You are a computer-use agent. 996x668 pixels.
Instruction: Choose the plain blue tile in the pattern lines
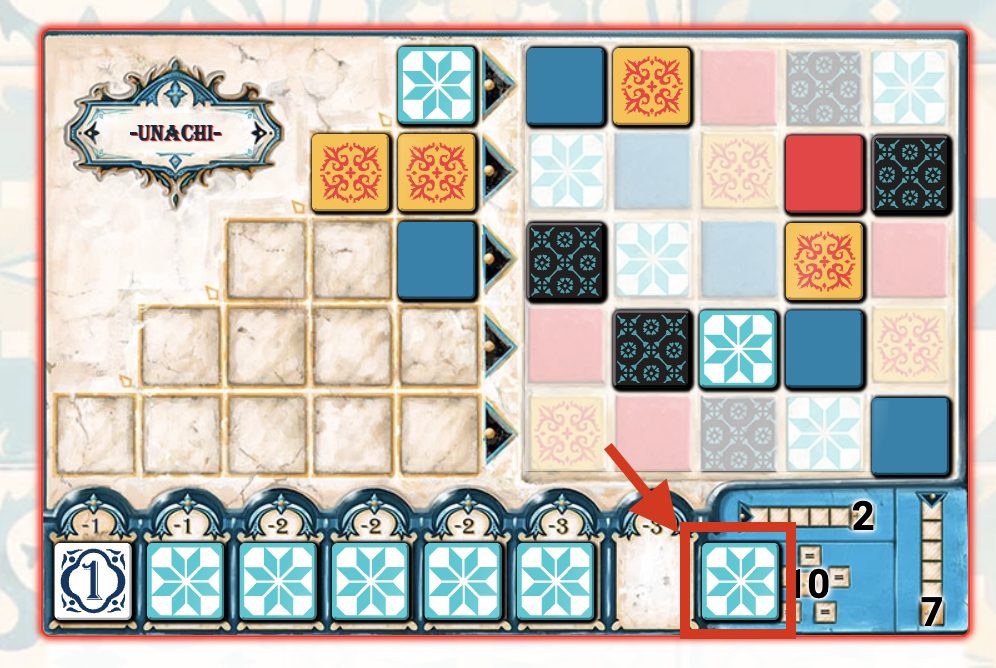[x=436, y=260]
